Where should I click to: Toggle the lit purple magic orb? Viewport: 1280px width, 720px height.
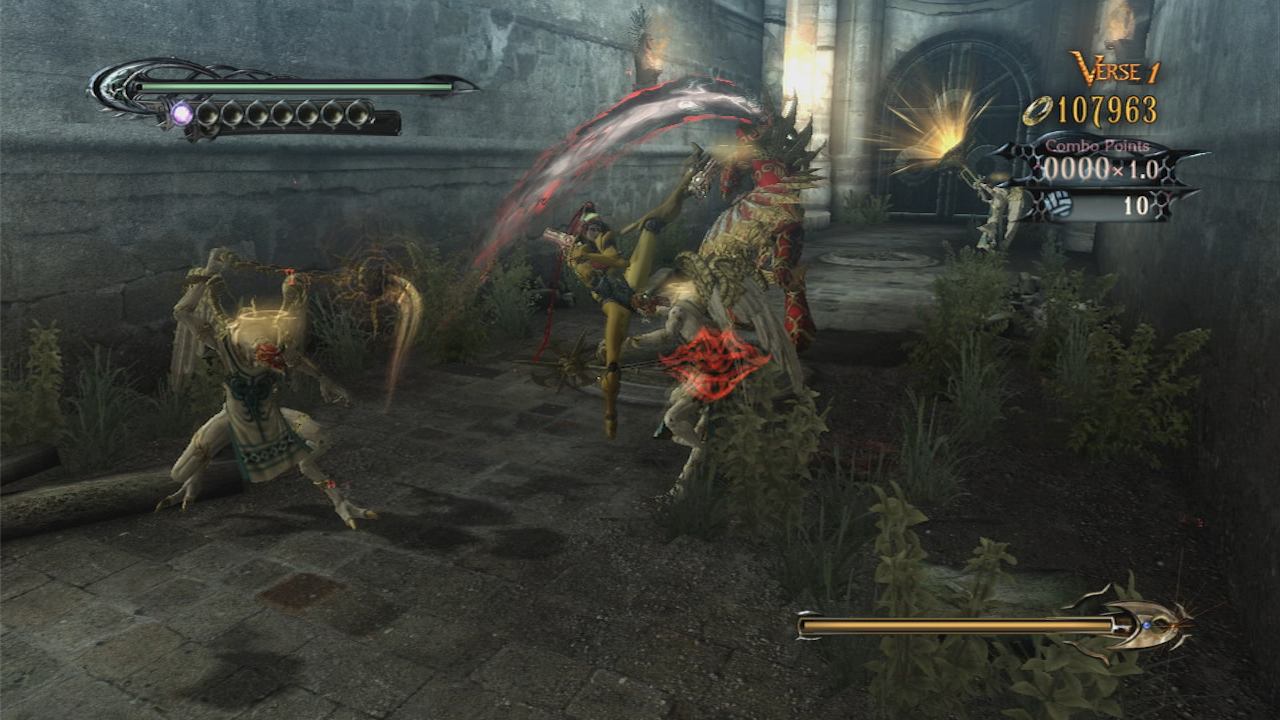[181, 114]
